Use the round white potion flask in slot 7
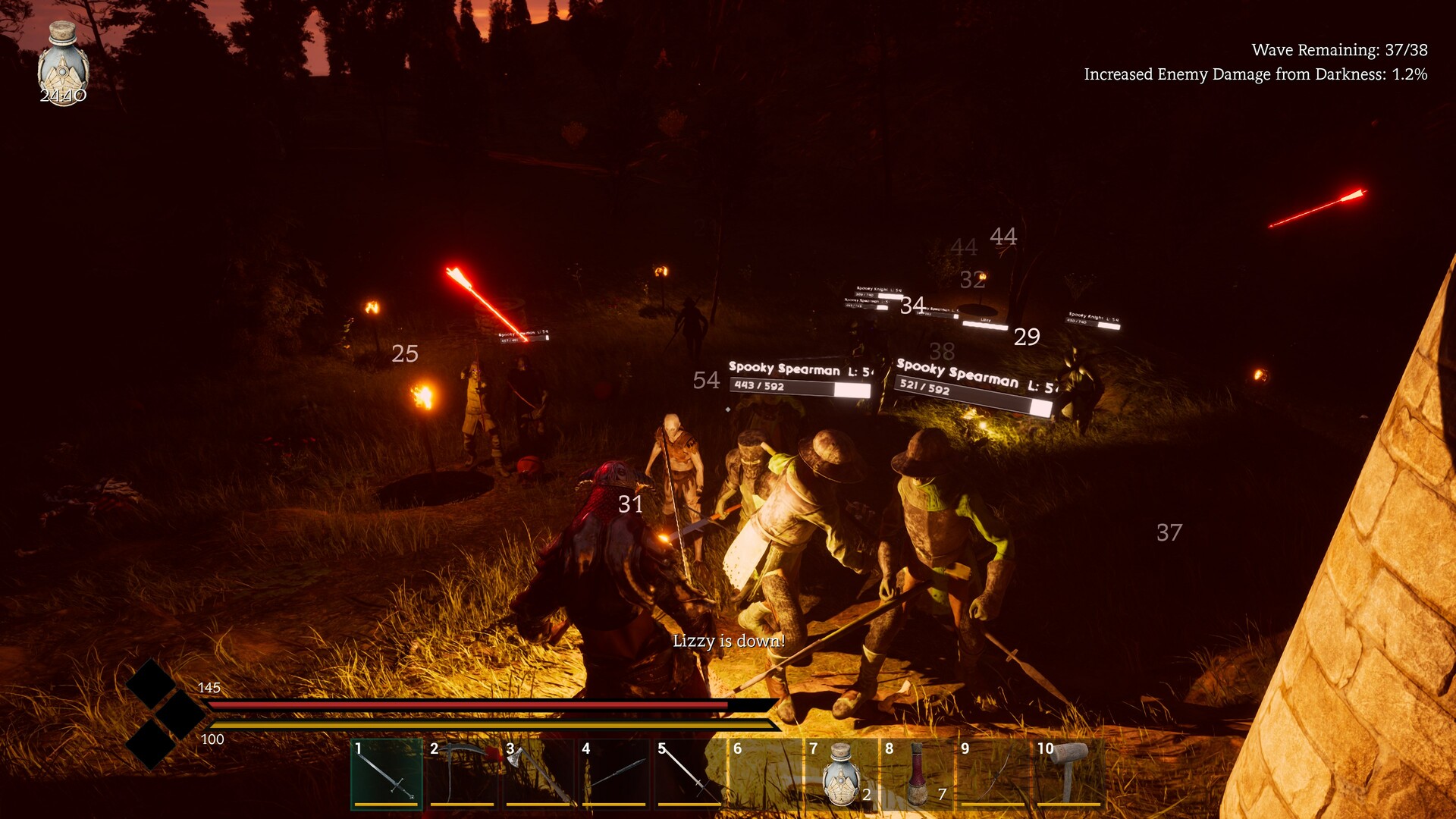 [840, 773]
